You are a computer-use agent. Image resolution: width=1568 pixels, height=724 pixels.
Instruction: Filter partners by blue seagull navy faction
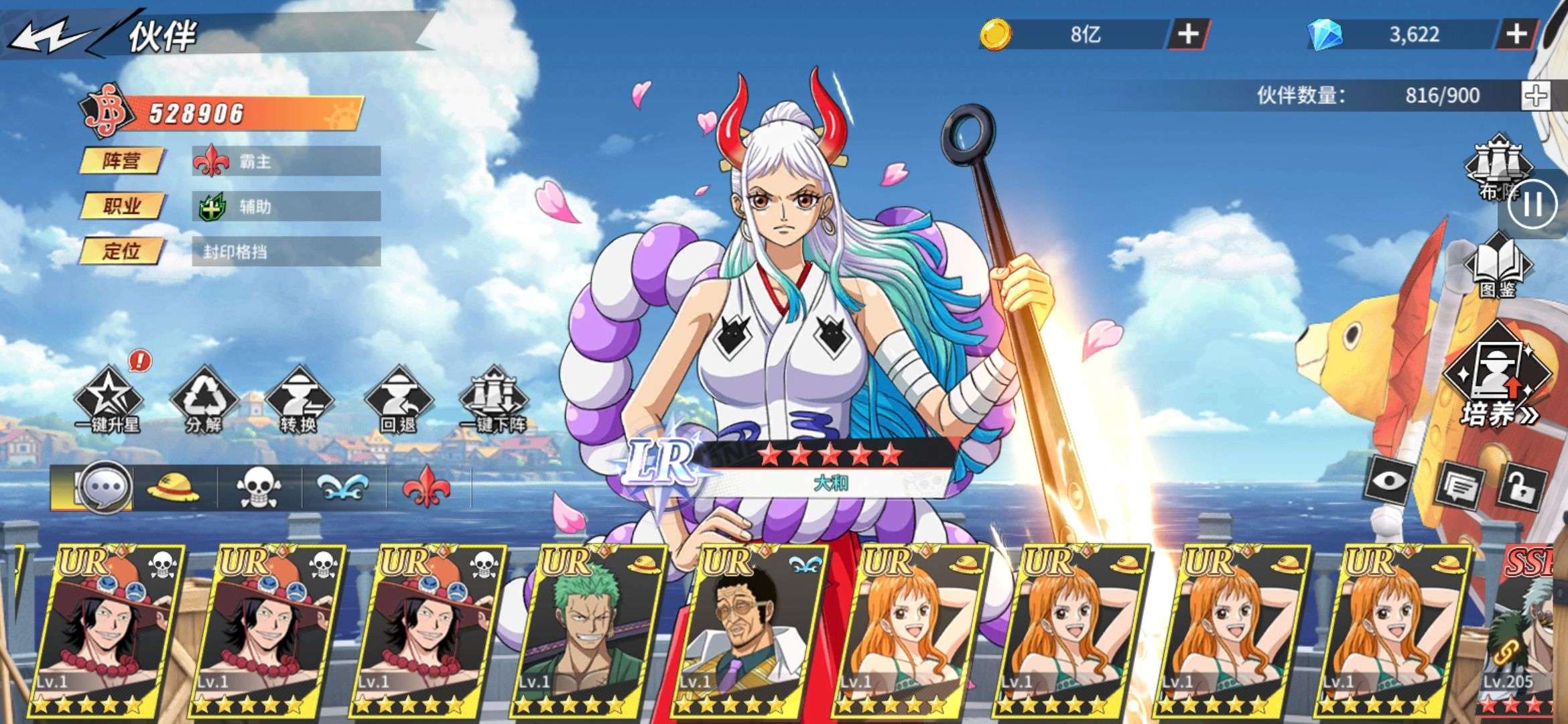point(343,487)
